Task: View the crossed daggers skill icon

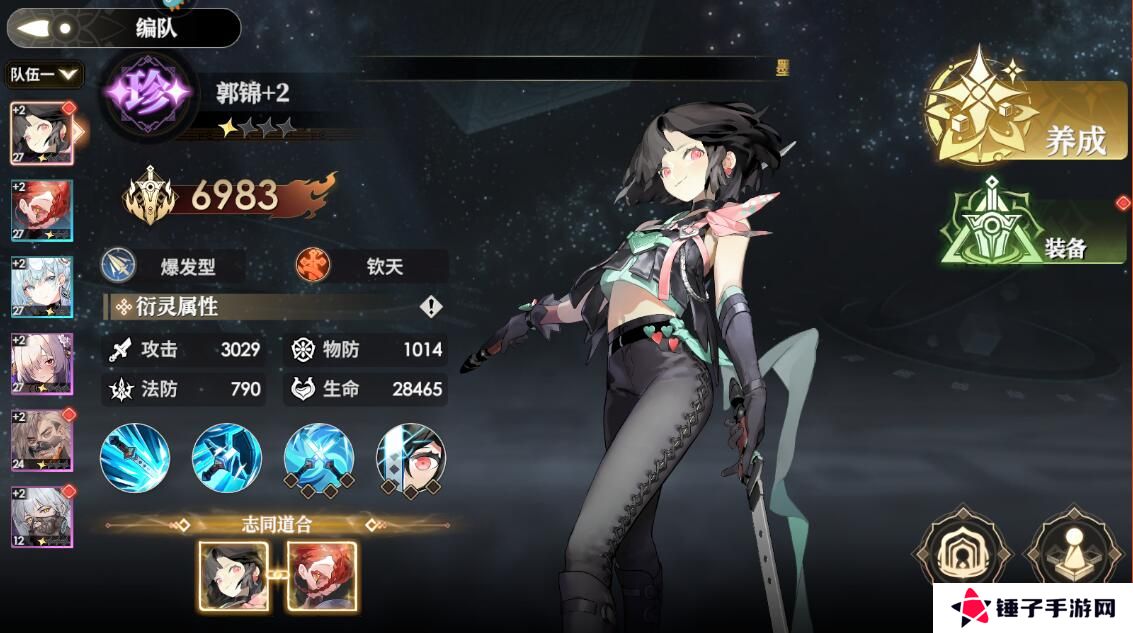Action: click(319, 458)
